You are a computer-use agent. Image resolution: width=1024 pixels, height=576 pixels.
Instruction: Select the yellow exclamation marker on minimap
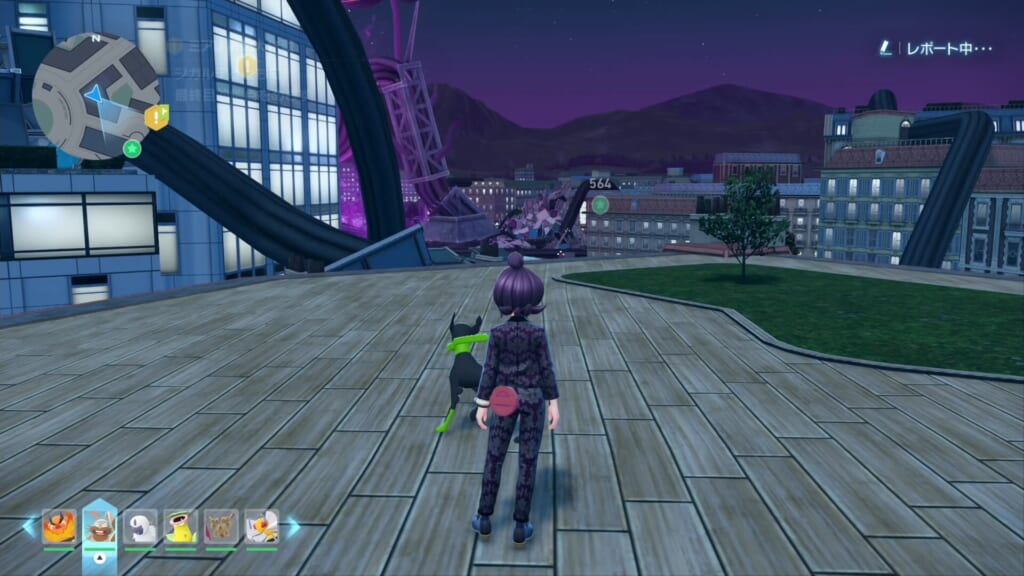point(156,117)
